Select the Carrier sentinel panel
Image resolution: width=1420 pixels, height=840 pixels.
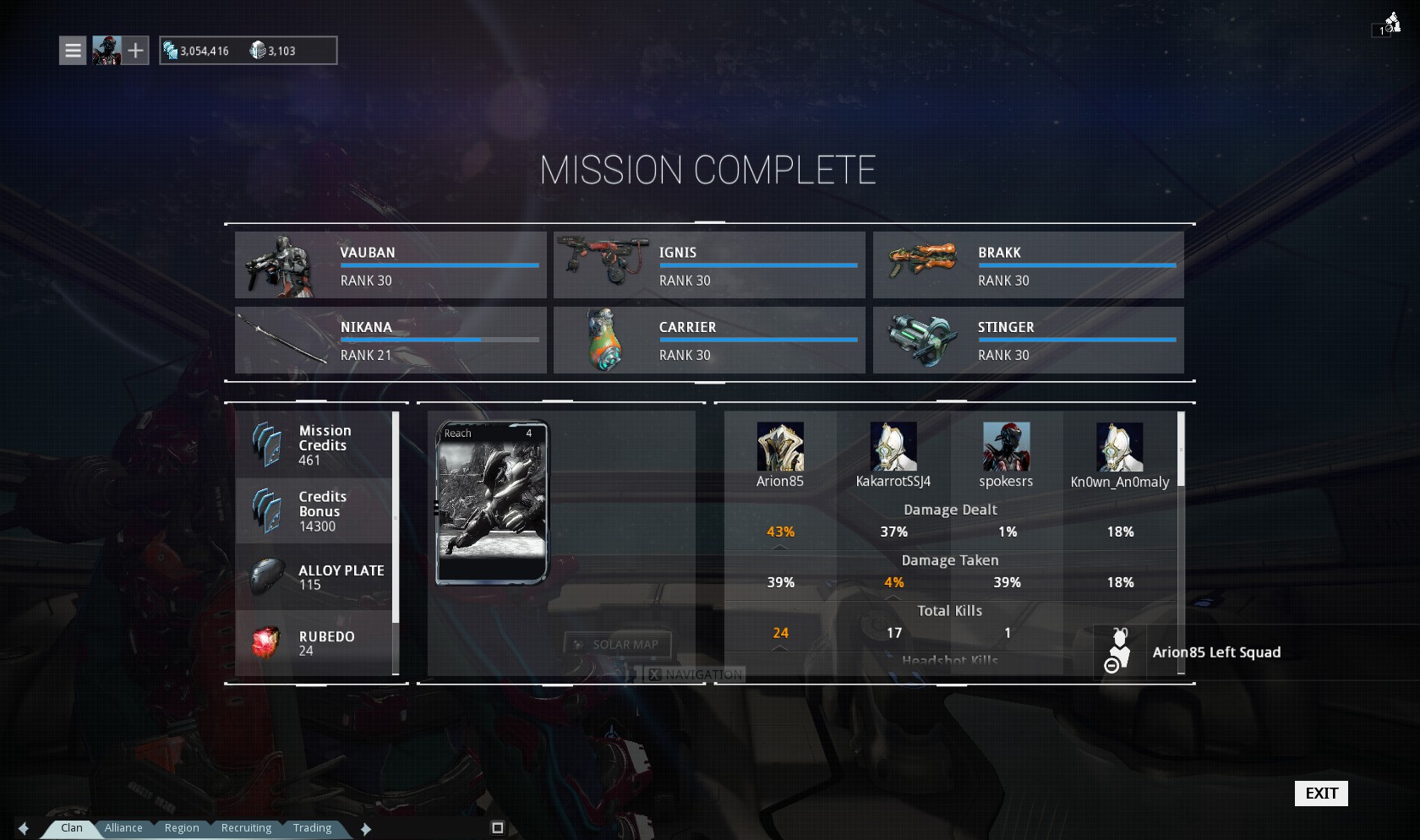709,340
